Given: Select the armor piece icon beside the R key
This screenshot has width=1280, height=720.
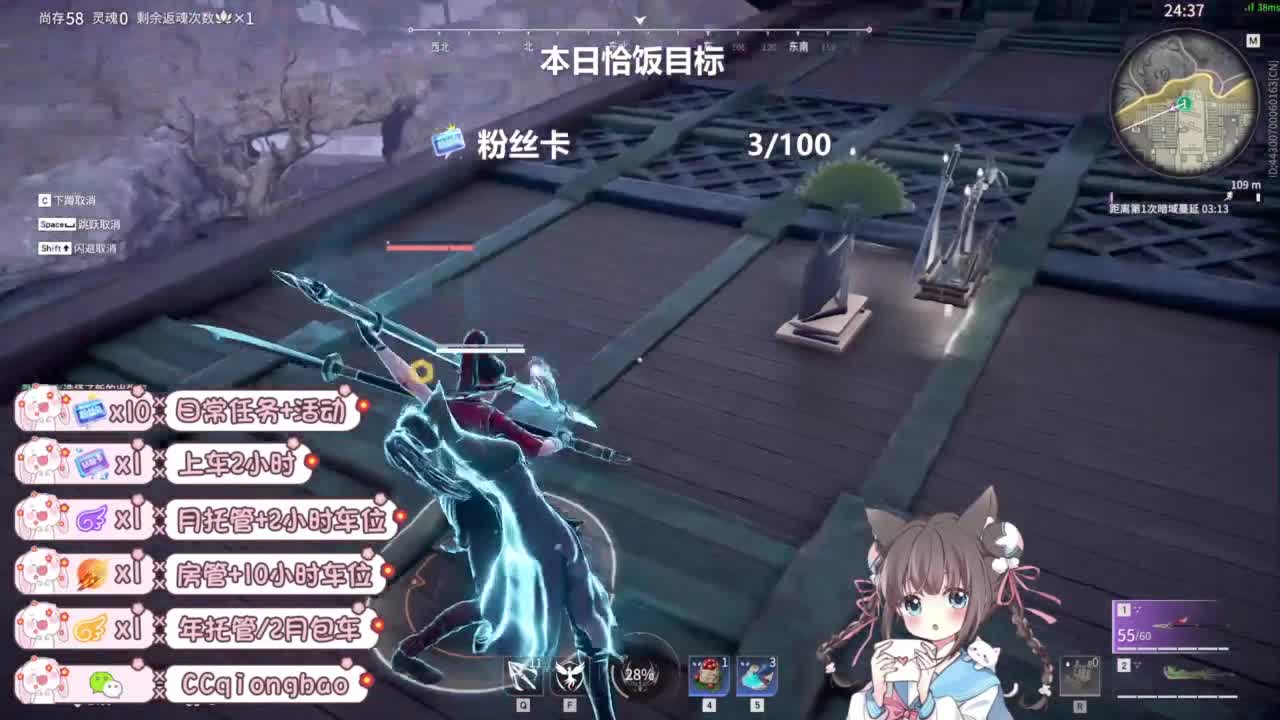Looking at the screenshot, I should point(1080,675).
